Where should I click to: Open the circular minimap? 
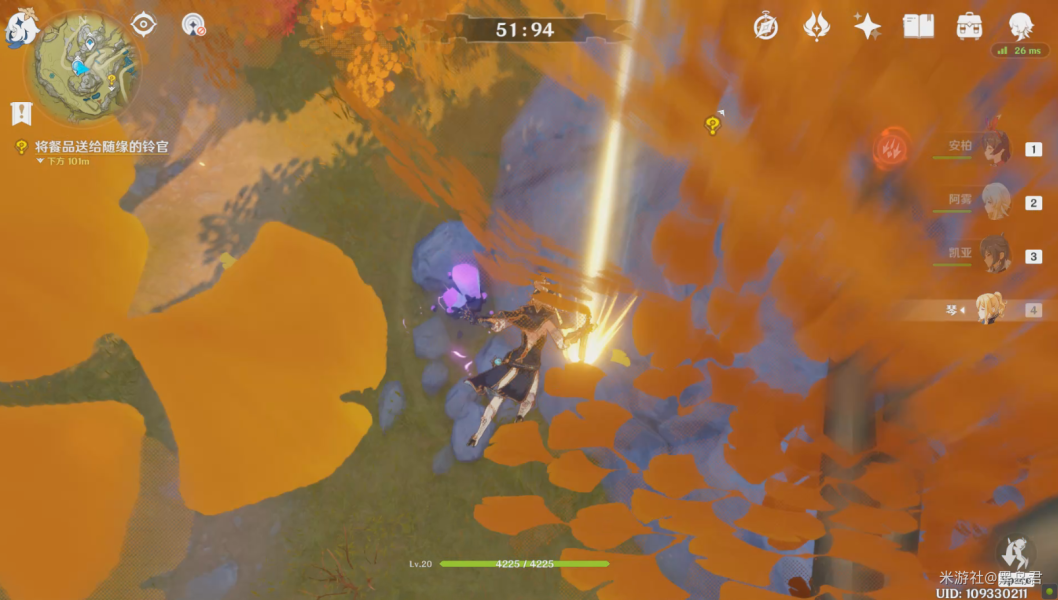(82, 66)
